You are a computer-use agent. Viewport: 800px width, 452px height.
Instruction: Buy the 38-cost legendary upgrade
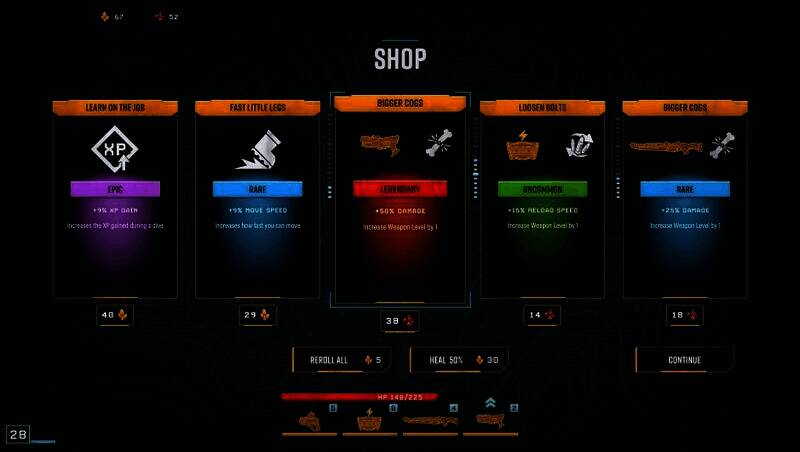pos(400,322)
